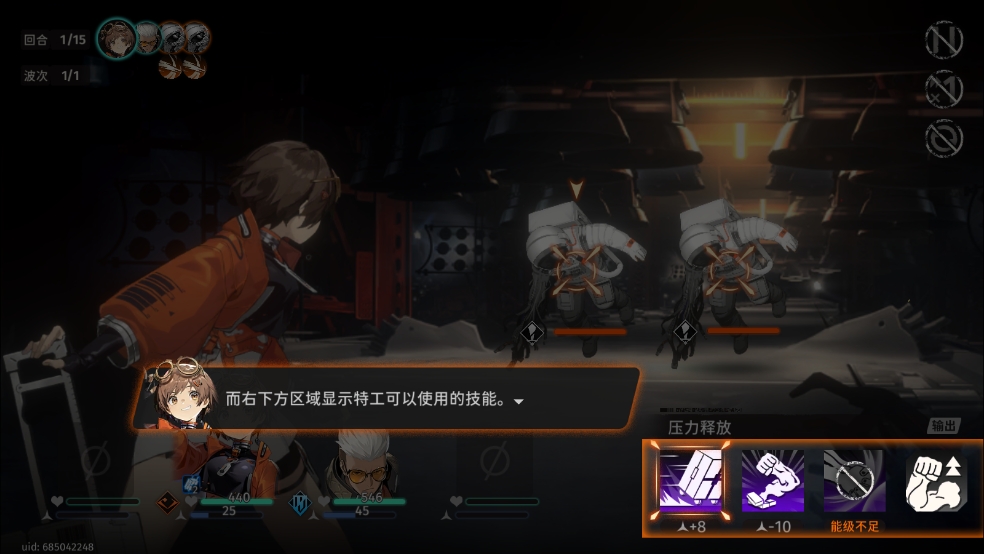
Task: Click the 输出 role tag
Action: point(943,426)
